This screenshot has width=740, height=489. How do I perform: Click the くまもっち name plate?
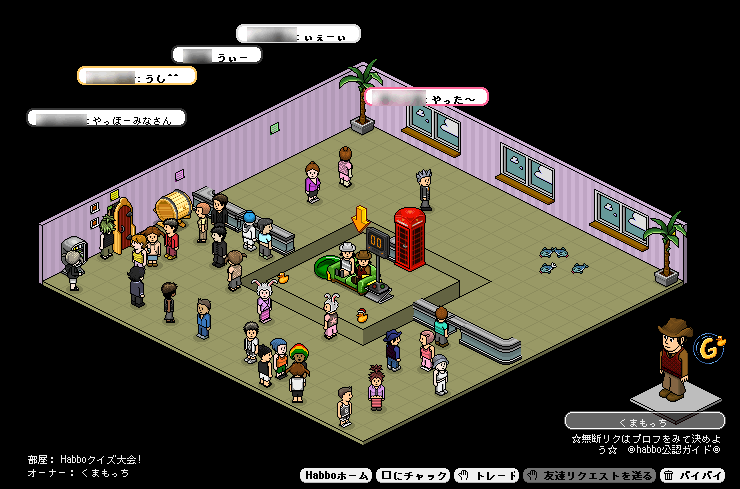click(644, 421)
